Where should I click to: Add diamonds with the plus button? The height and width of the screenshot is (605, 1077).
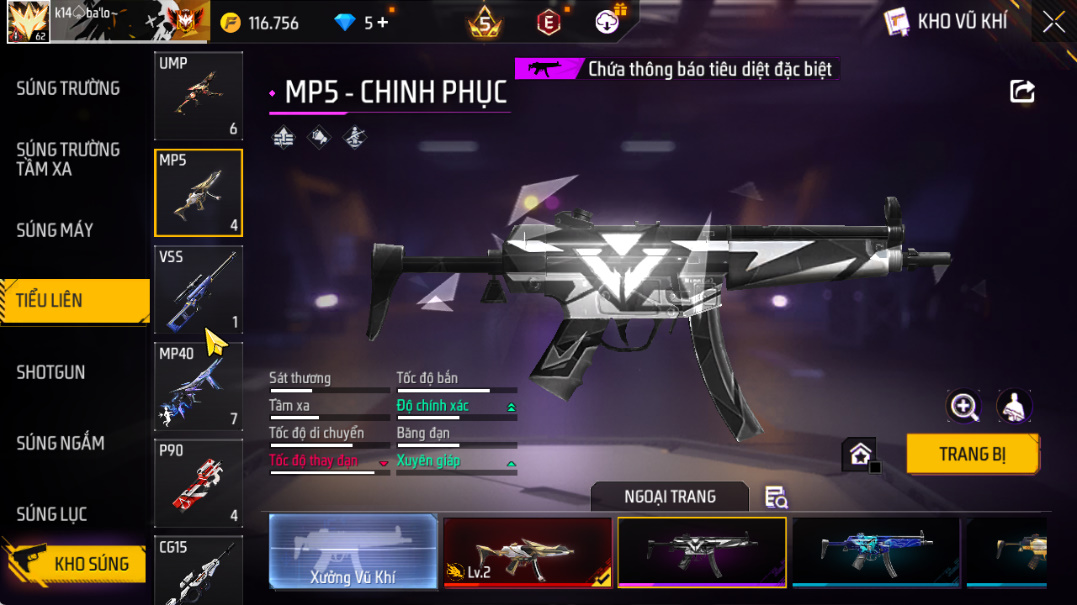383,22
